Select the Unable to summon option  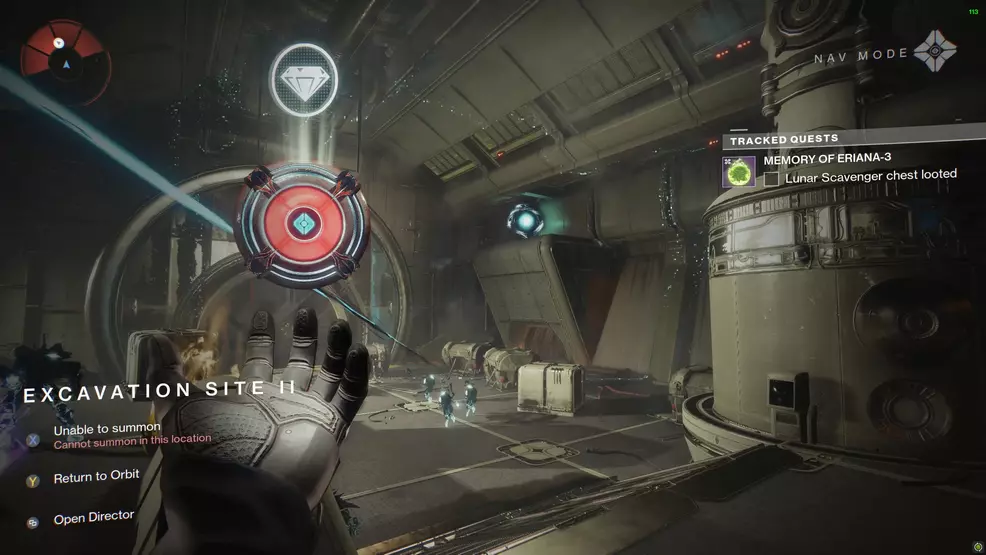coord(107,429)
